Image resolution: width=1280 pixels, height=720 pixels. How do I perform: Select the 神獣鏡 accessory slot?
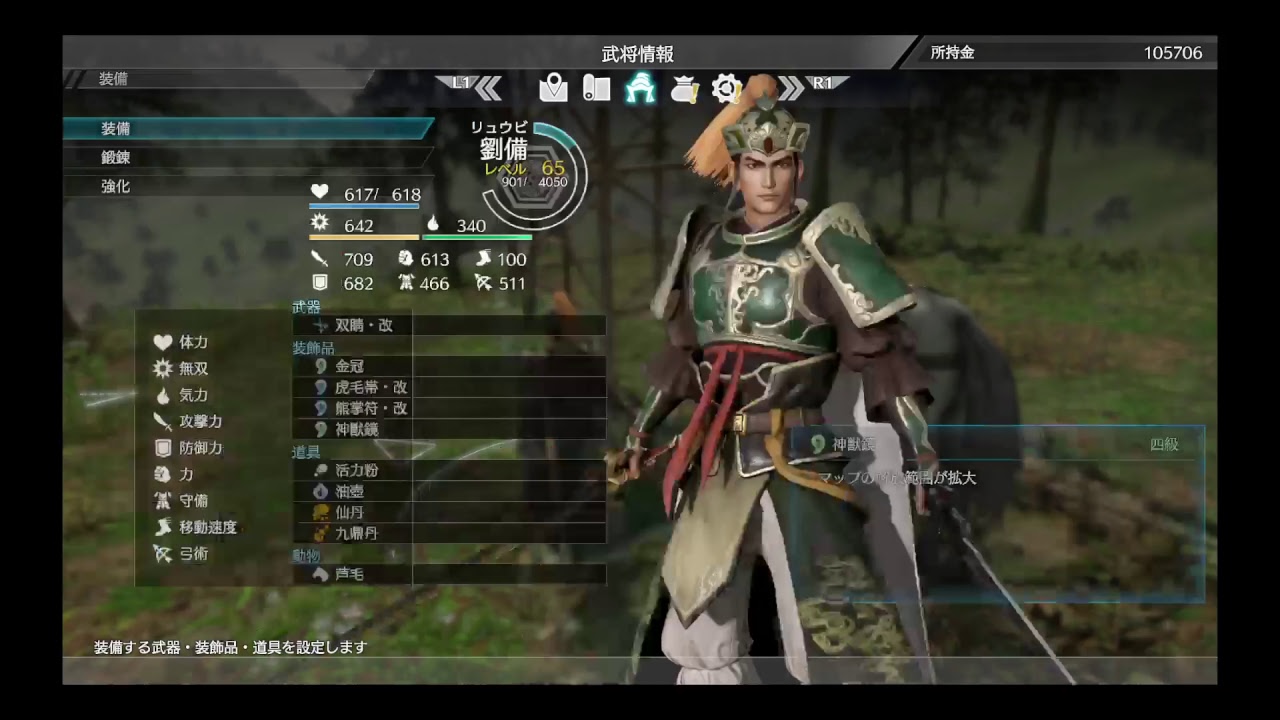coord(450,429)
